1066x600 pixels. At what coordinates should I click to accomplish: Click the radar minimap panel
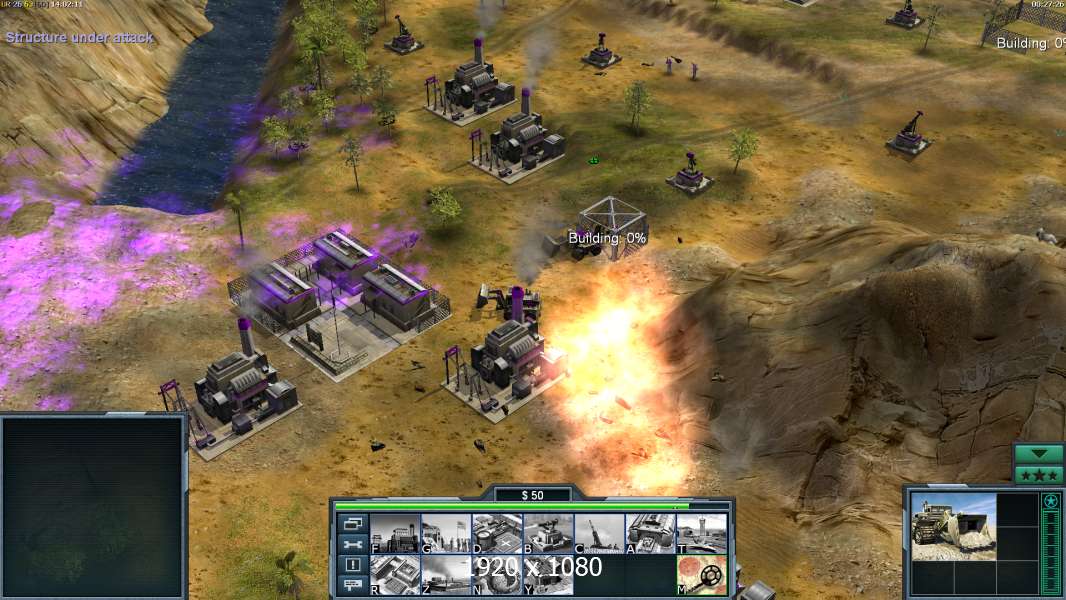(93, 506)
